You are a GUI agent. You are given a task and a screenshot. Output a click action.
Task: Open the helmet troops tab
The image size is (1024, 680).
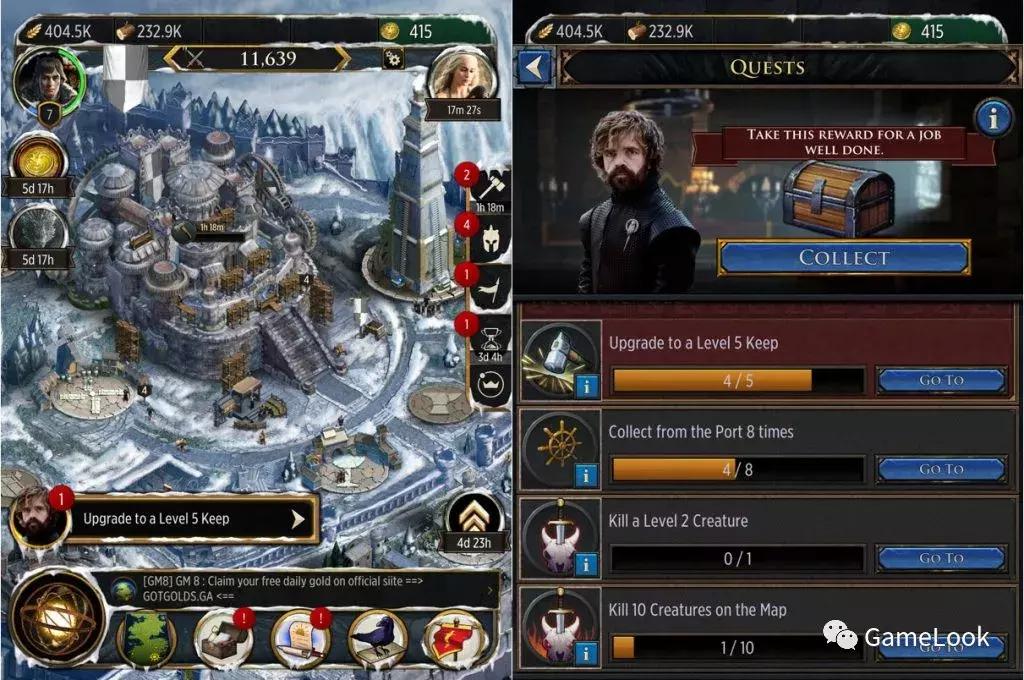[491, 239]
